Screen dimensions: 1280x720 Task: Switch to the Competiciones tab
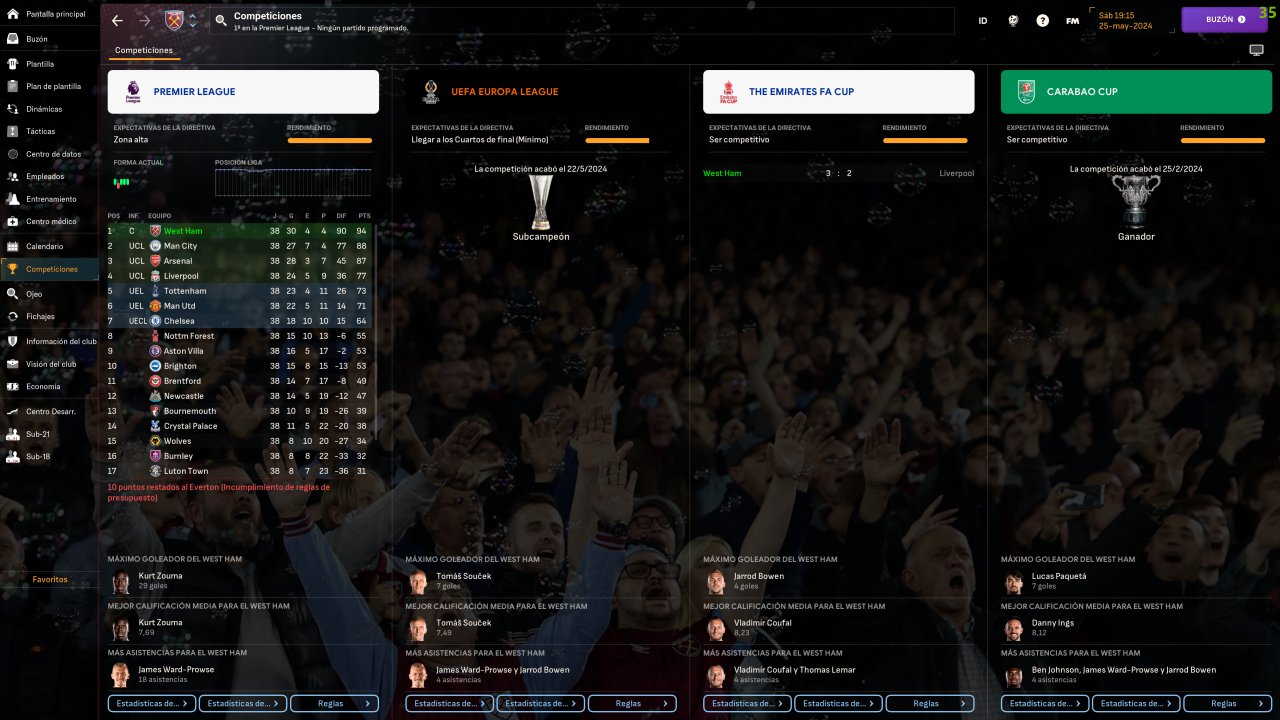click(x=144, y=50)
